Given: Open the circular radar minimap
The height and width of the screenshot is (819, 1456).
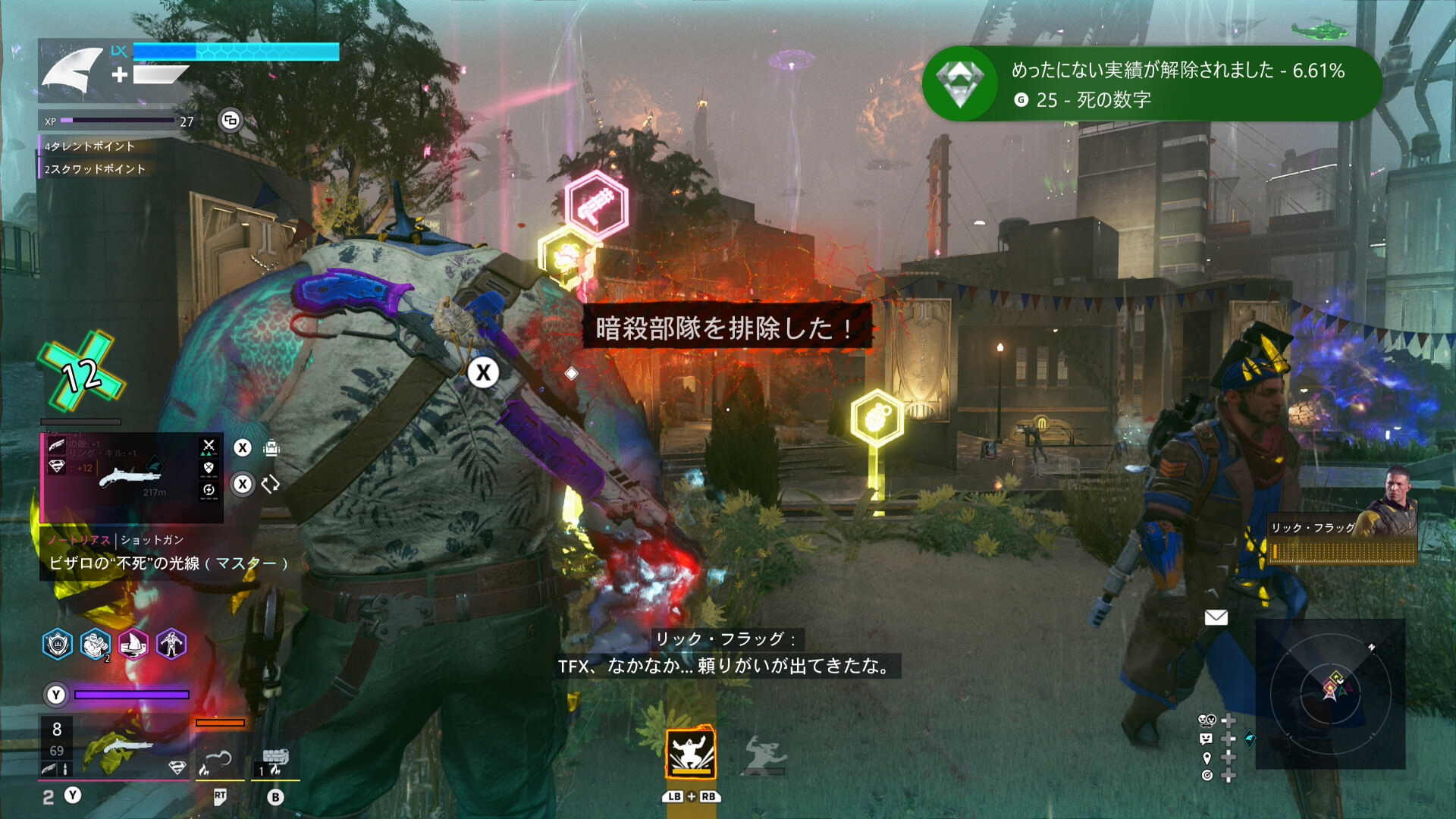Looking at the screenshot, I should coord(1330,693).
